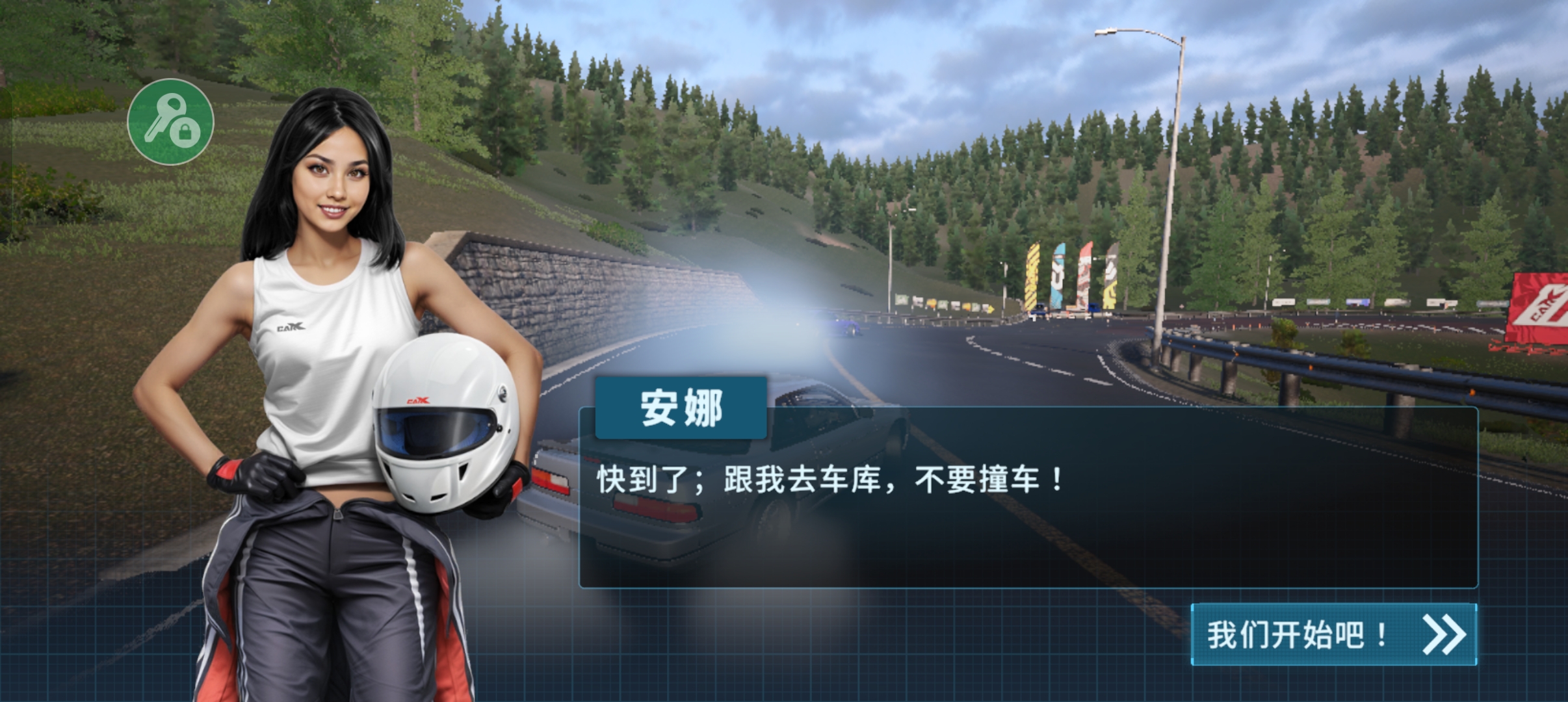Select the 安娜 name tag above the dialogue
This screenshot has height=702, width=1568.
click(680, 408)
